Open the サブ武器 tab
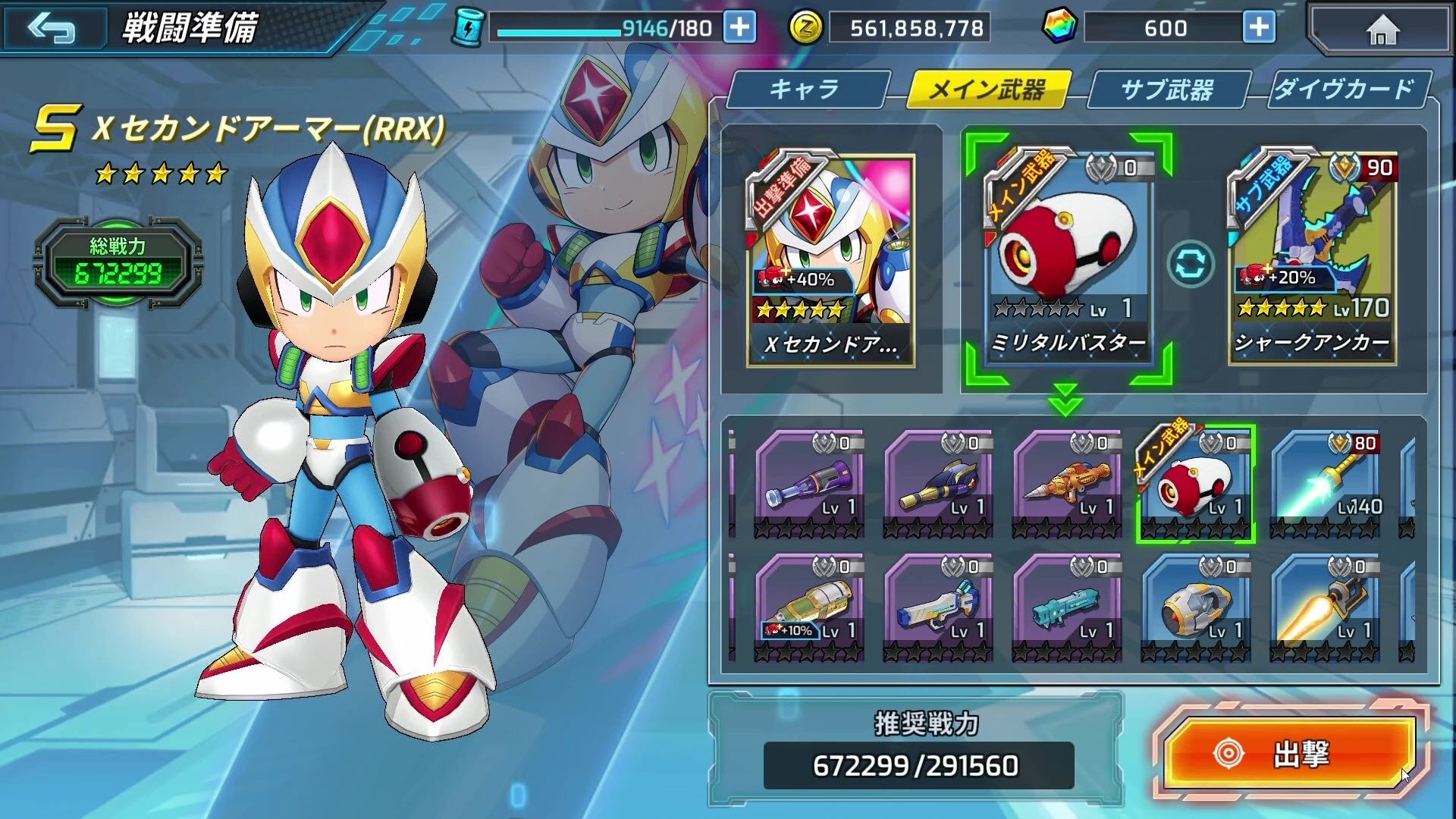1456x819 pixels. (x=1167, y=89)
